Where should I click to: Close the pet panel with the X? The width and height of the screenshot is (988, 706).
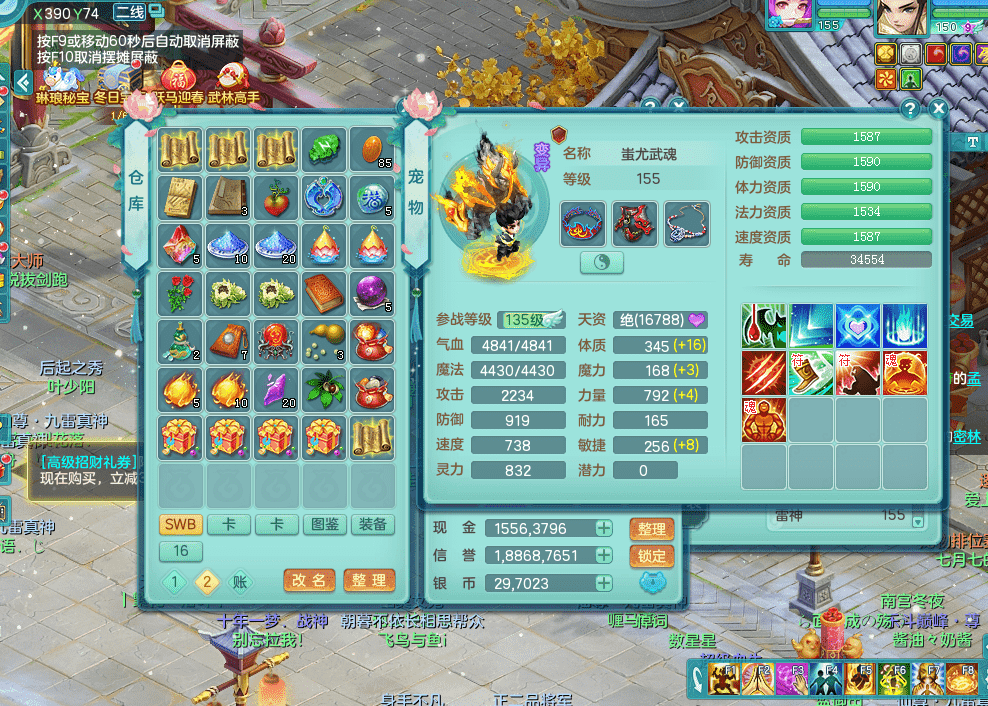938,108
